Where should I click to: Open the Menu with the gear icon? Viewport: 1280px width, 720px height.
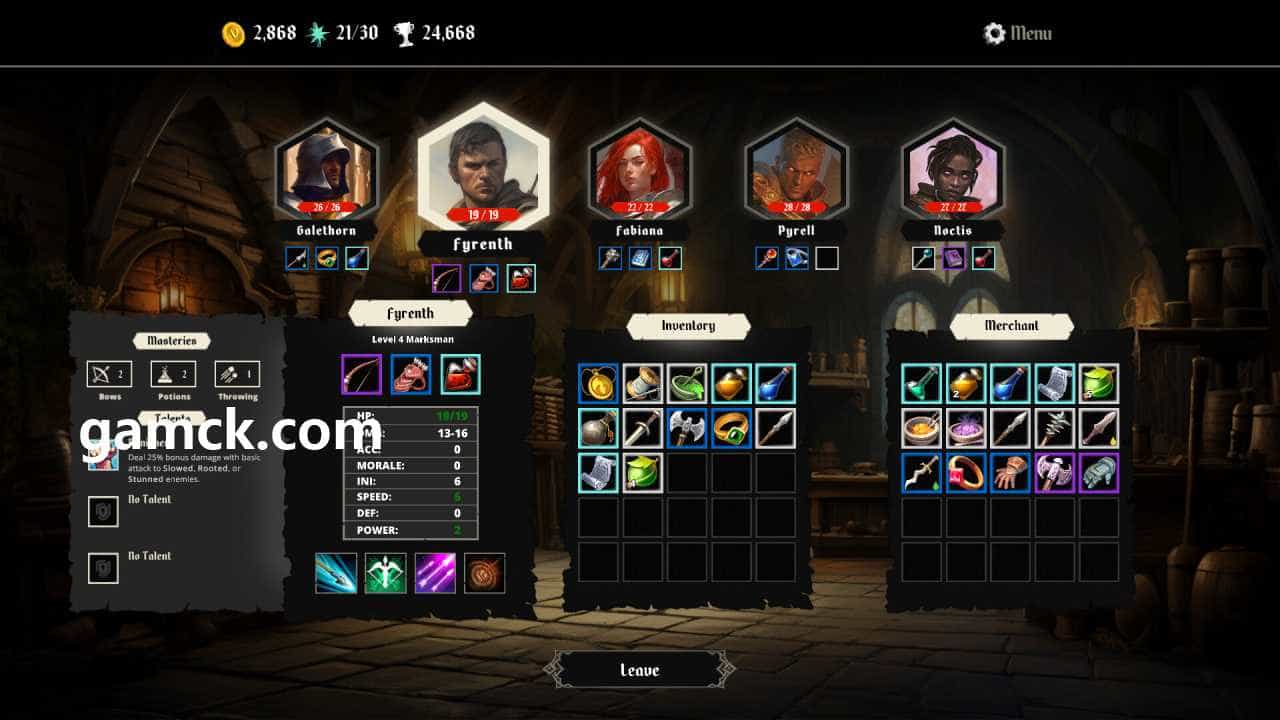point(1018,33)
